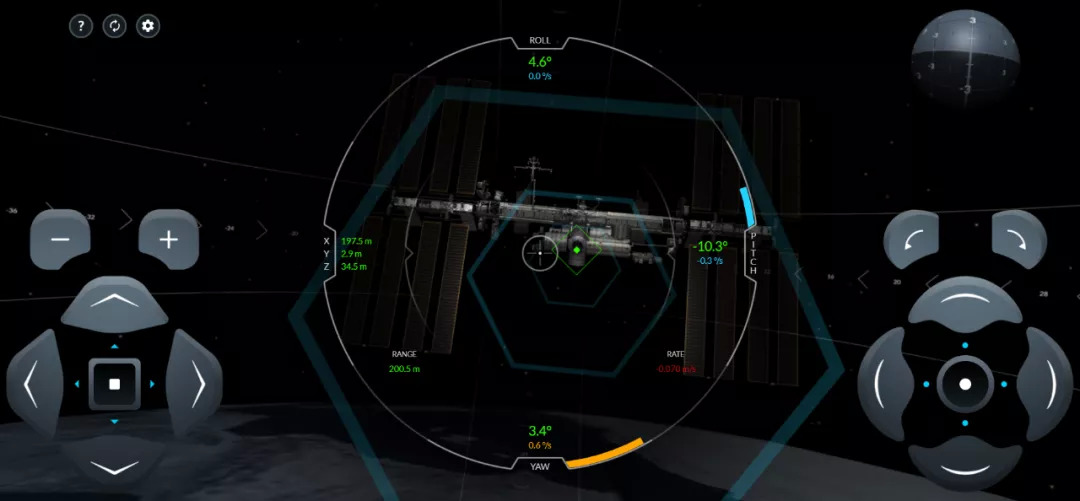Pitch down using the rotation pad's bottom button
The width and height of the screenshot is (1080, 501).
point(965,463)
